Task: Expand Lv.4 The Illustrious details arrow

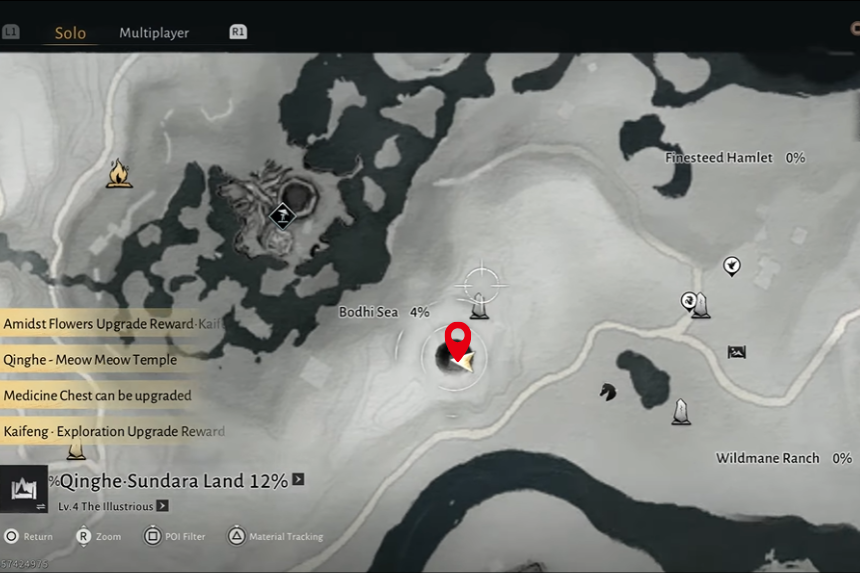Action: pyautogui.click(x=162, y=506)
